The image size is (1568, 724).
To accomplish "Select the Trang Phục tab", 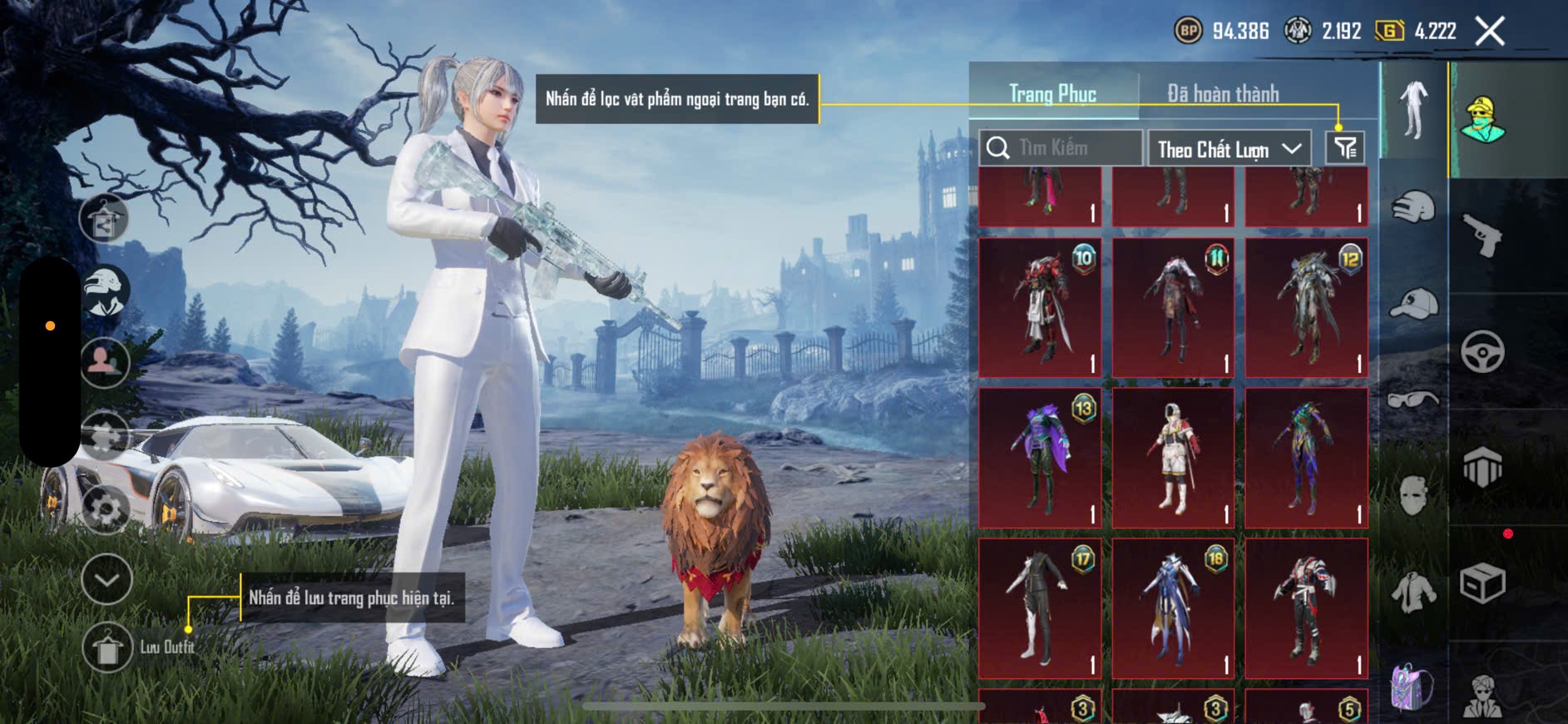I will (1052, 93).
